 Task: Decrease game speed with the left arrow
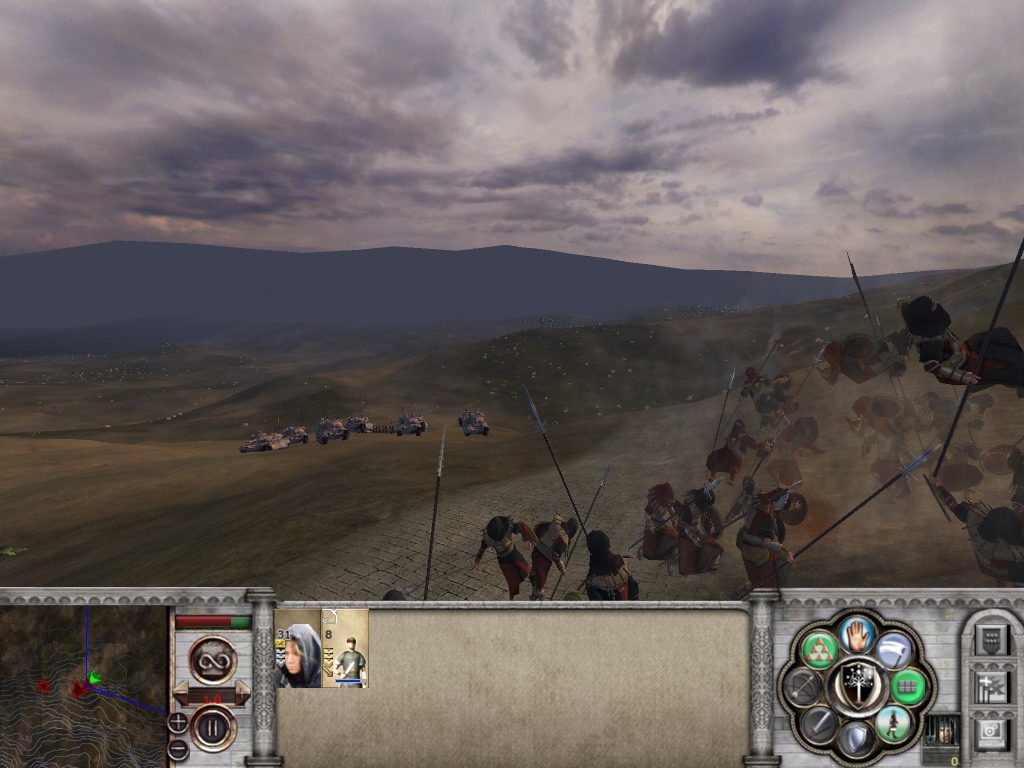[x=182, y=693]
